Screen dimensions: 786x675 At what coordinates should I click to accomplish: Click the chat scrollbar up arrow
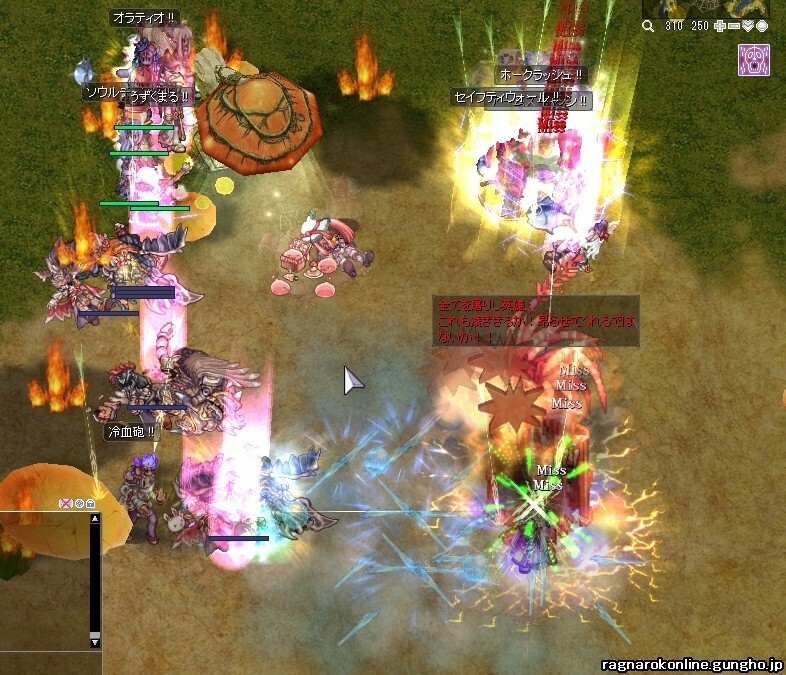tap(95, 518)
